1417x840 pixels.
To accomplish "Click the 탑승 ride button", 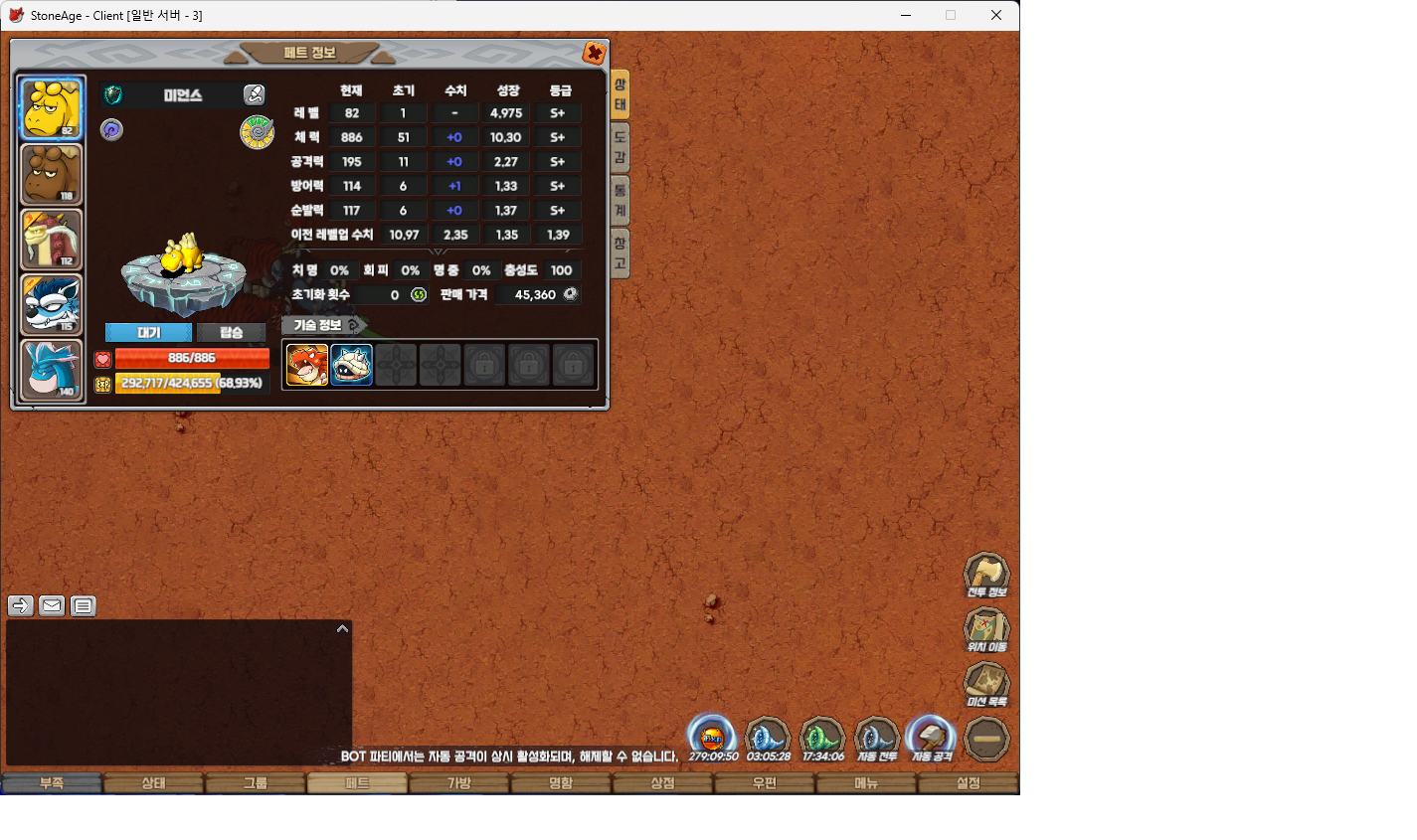I will (x=231, y=332).
